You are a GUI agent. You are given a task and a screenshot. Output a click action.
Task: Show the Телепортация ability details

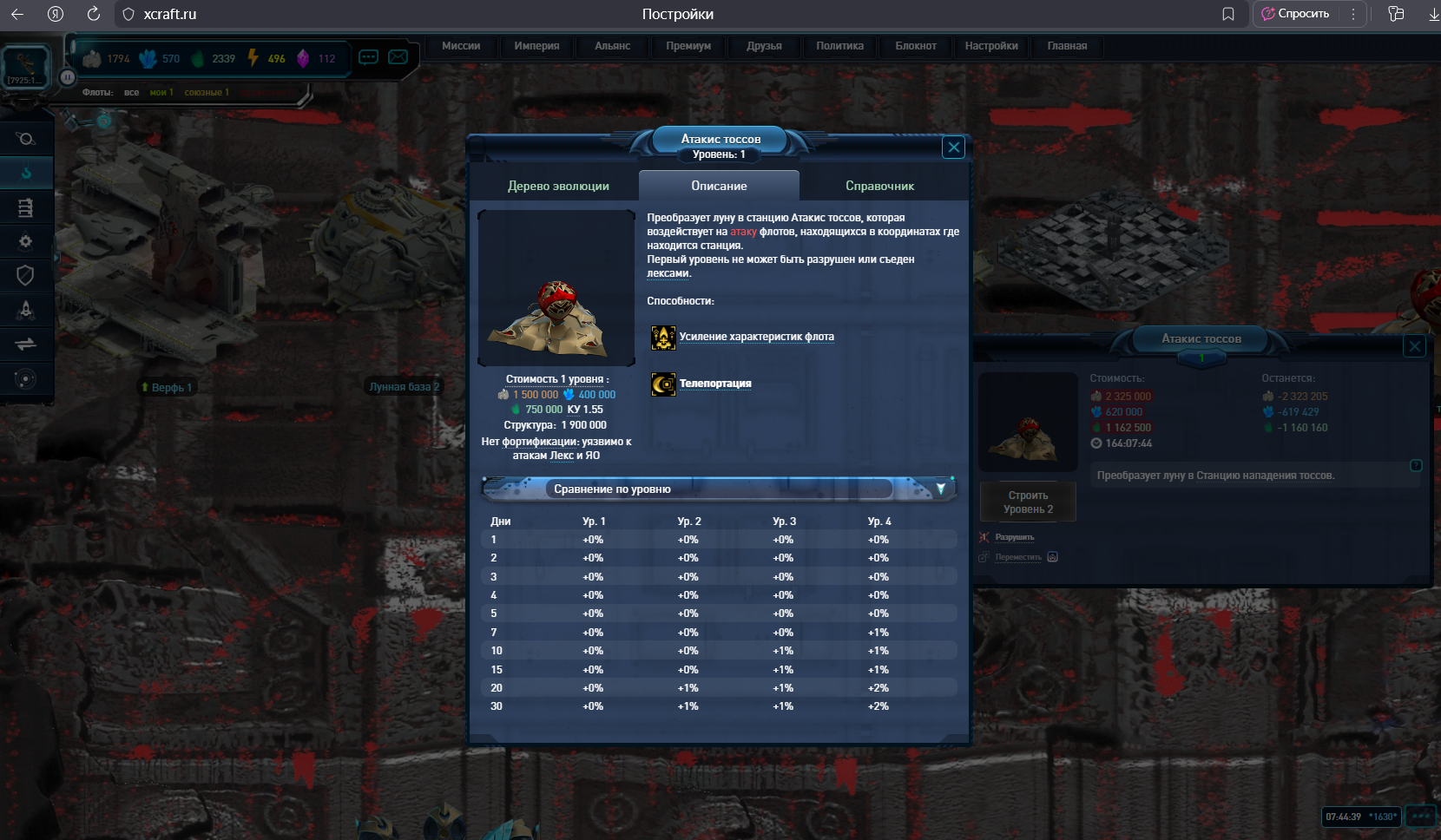715,384
